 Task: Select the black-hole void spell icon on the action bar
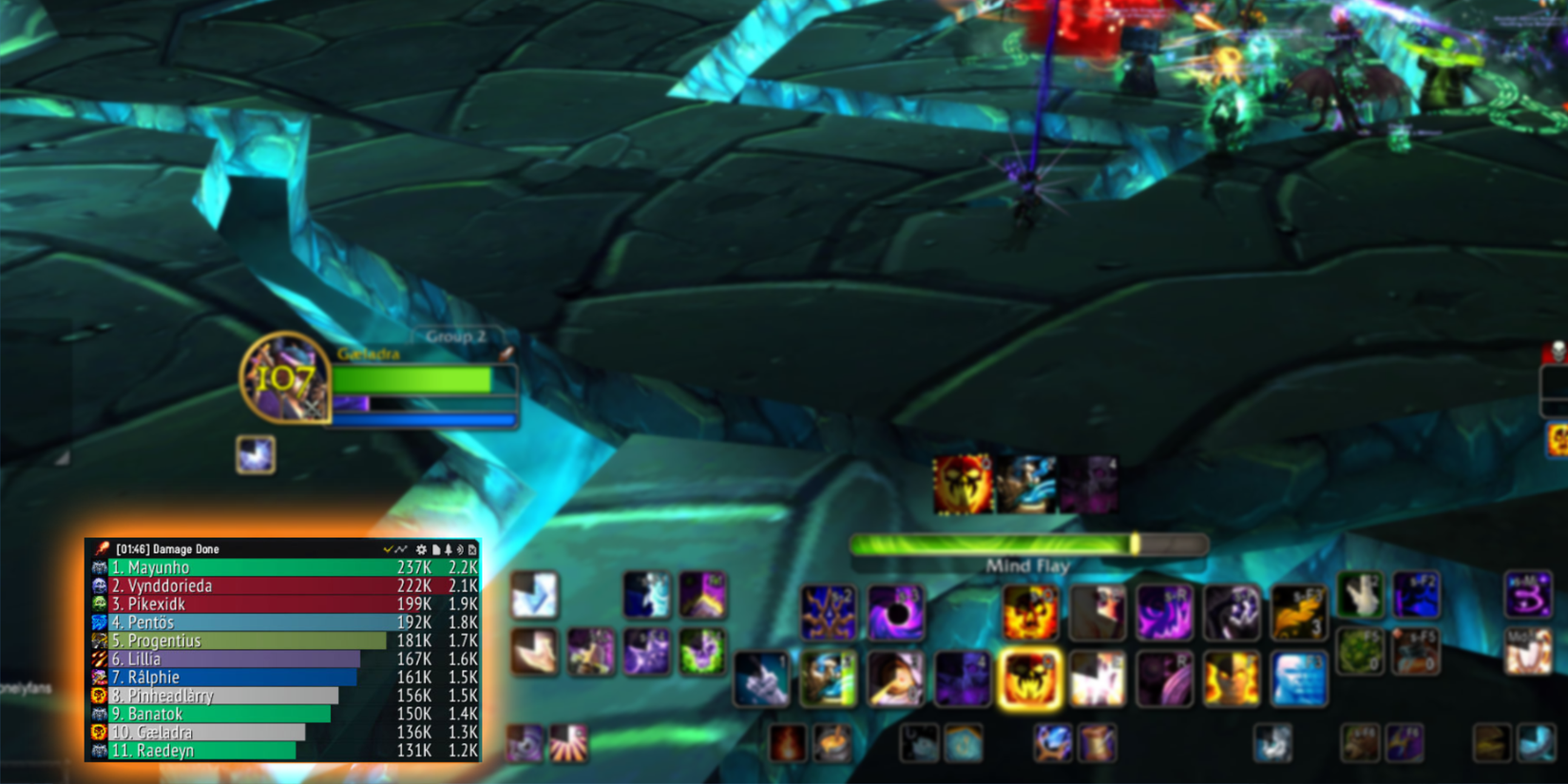point(897,613)
